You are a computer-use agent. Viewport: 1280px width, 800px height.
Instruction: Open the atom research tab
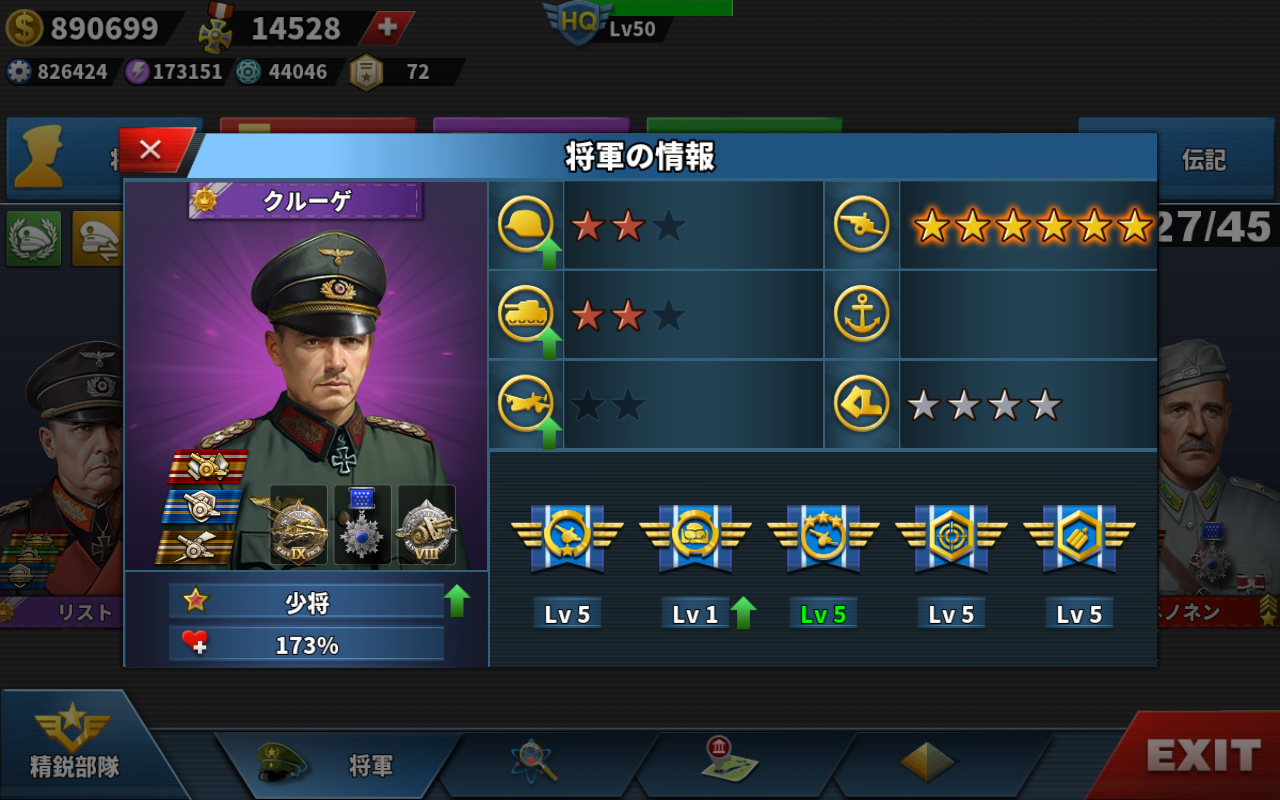click(534, 762)
